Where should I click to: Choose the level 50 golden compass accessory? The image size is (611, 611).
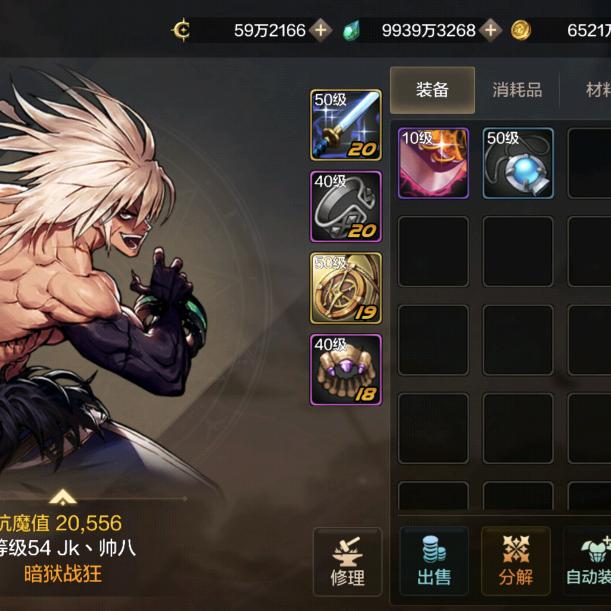click(x=346, y=288)
